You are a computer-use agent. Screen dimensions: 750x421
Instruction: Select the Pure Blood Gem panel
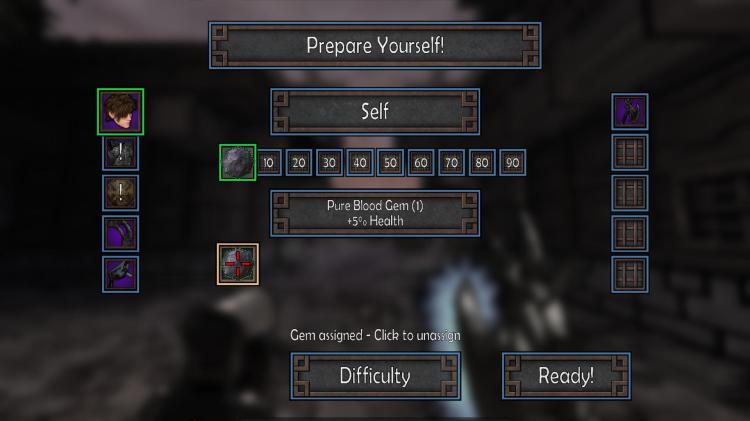click(x=375, y=213)
